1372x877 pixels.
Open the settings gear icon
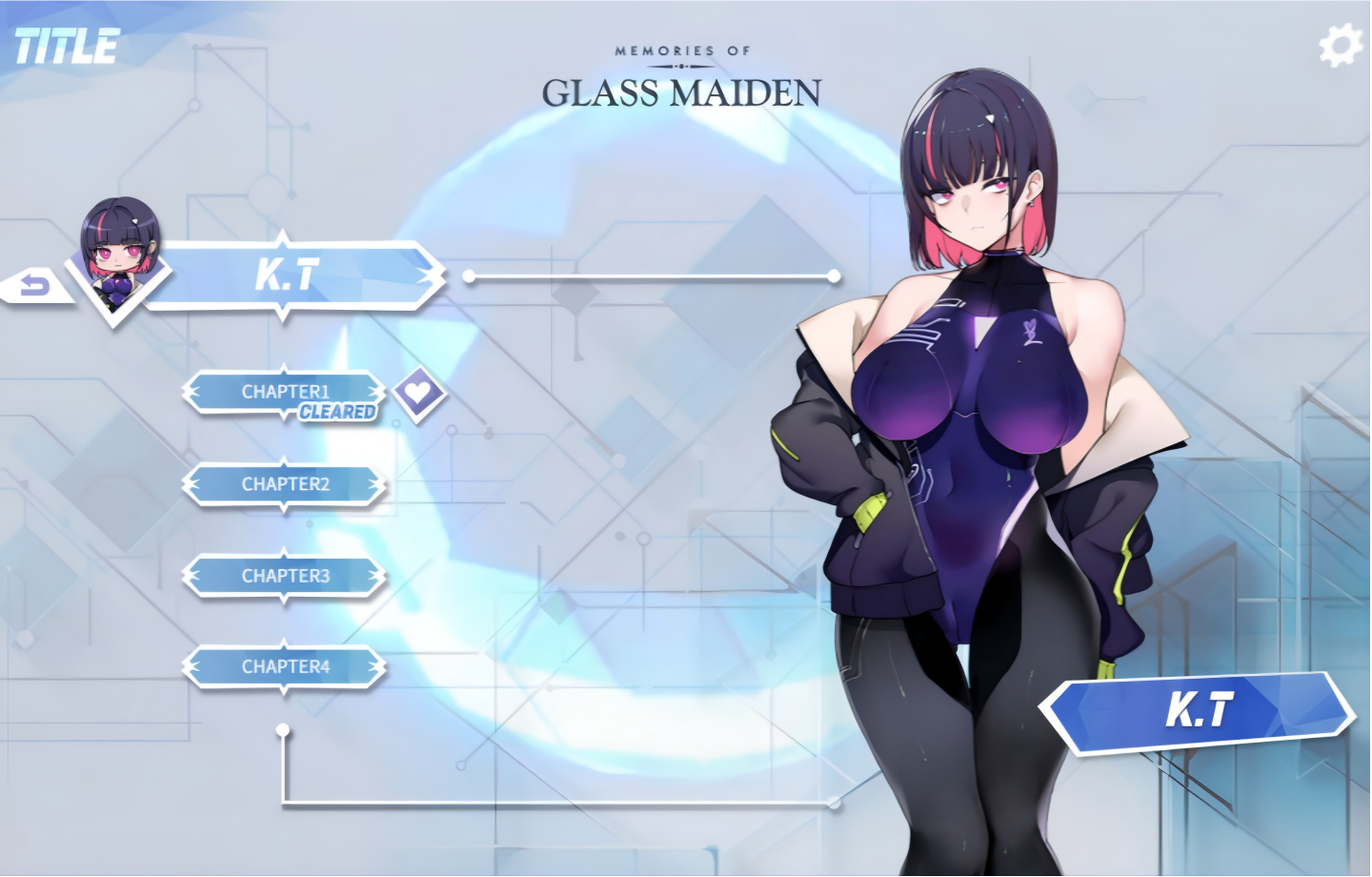coord(1342,43)
